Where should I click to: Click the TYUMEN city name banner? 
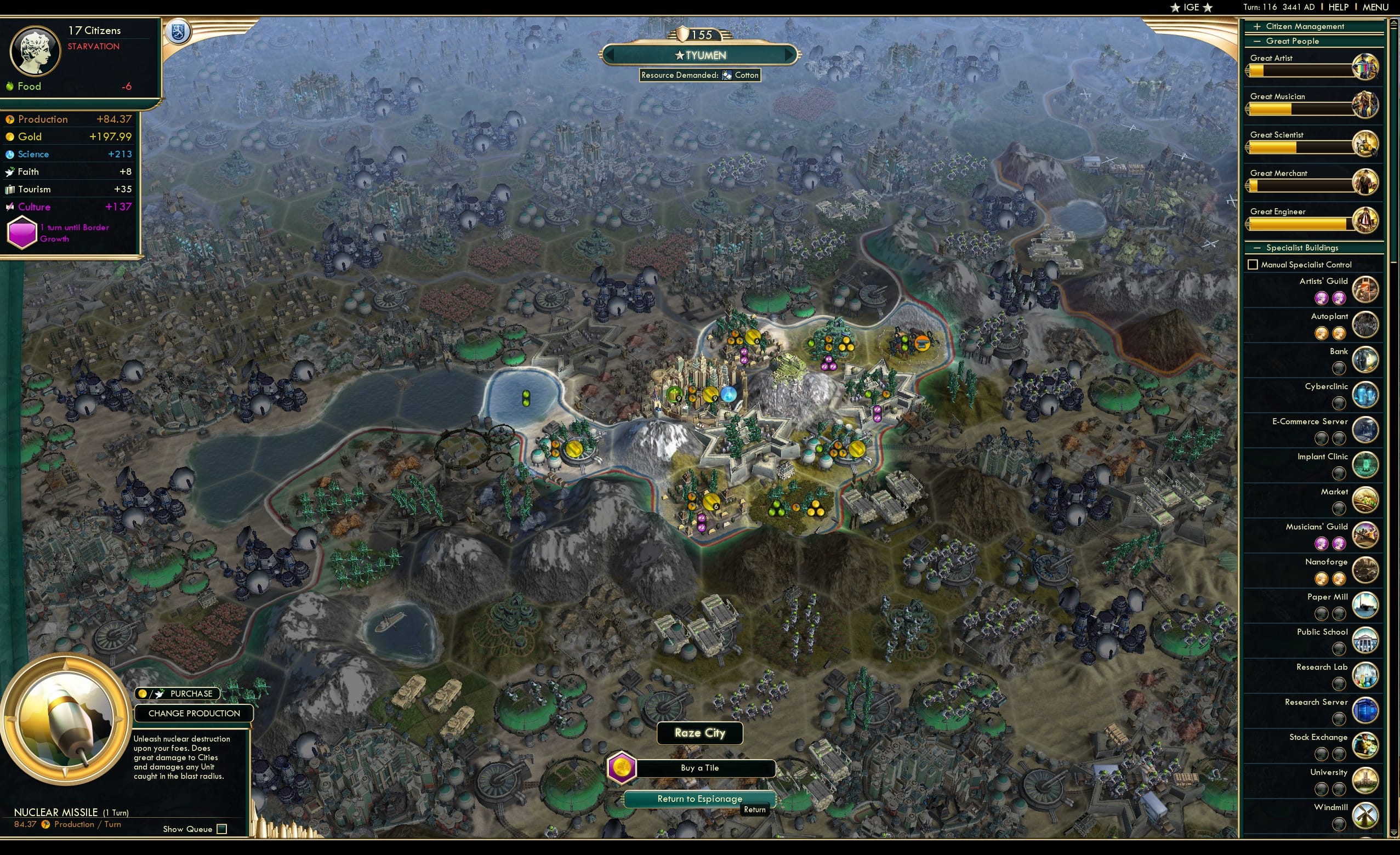coord(700,55)
